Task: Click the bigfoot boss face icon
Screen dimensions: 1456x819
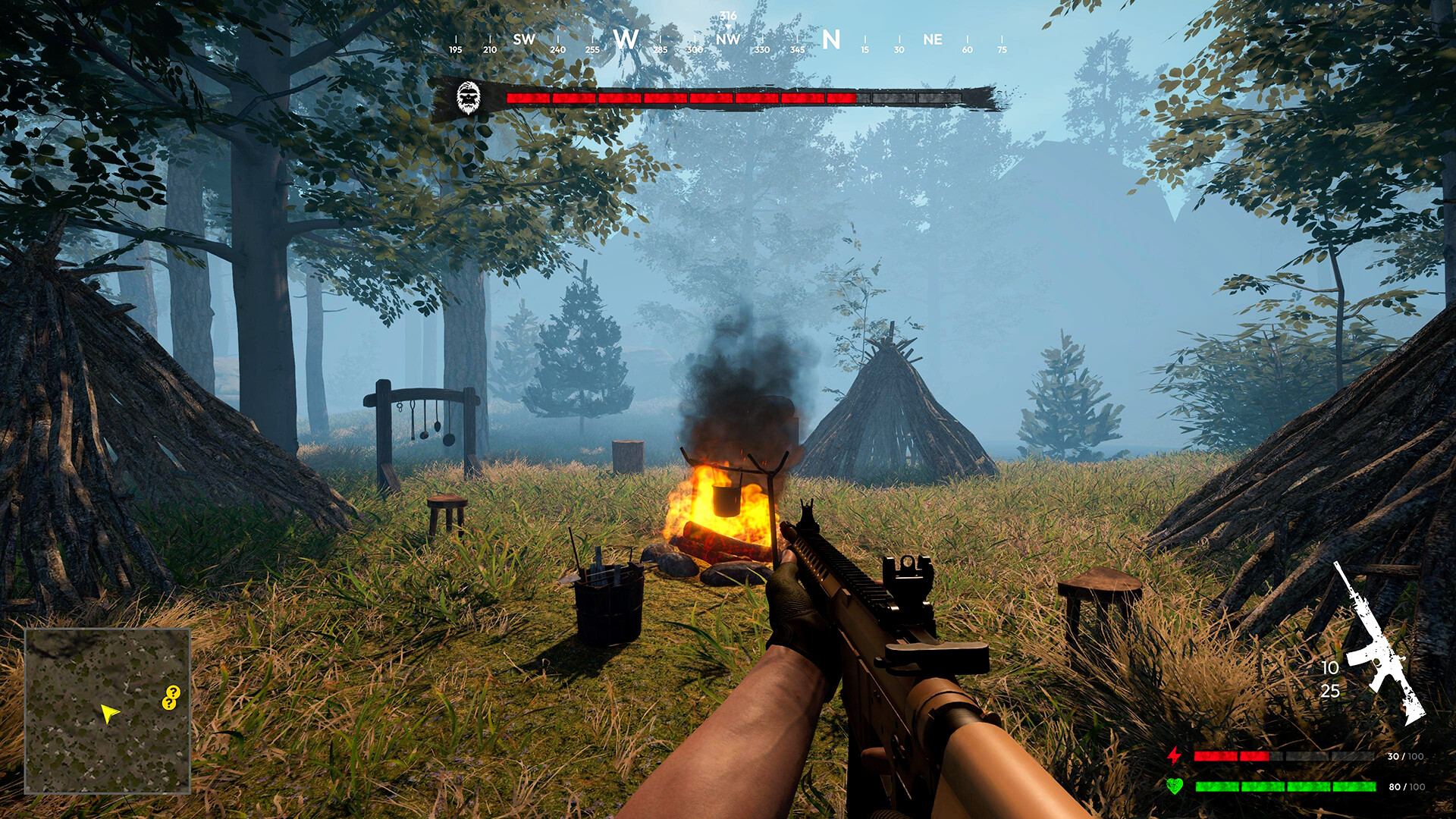Action: click(x=469, y=99)
